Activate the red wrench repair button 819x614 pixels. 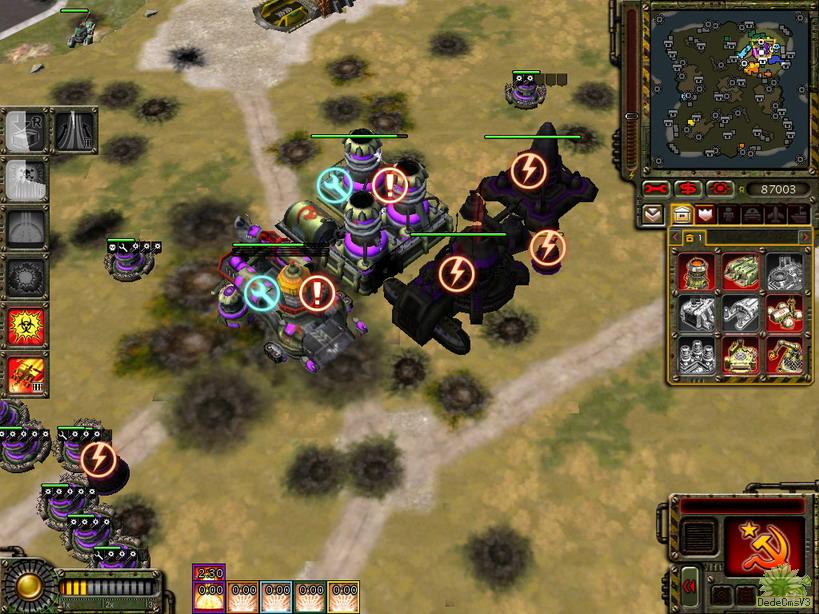point(656,189)
